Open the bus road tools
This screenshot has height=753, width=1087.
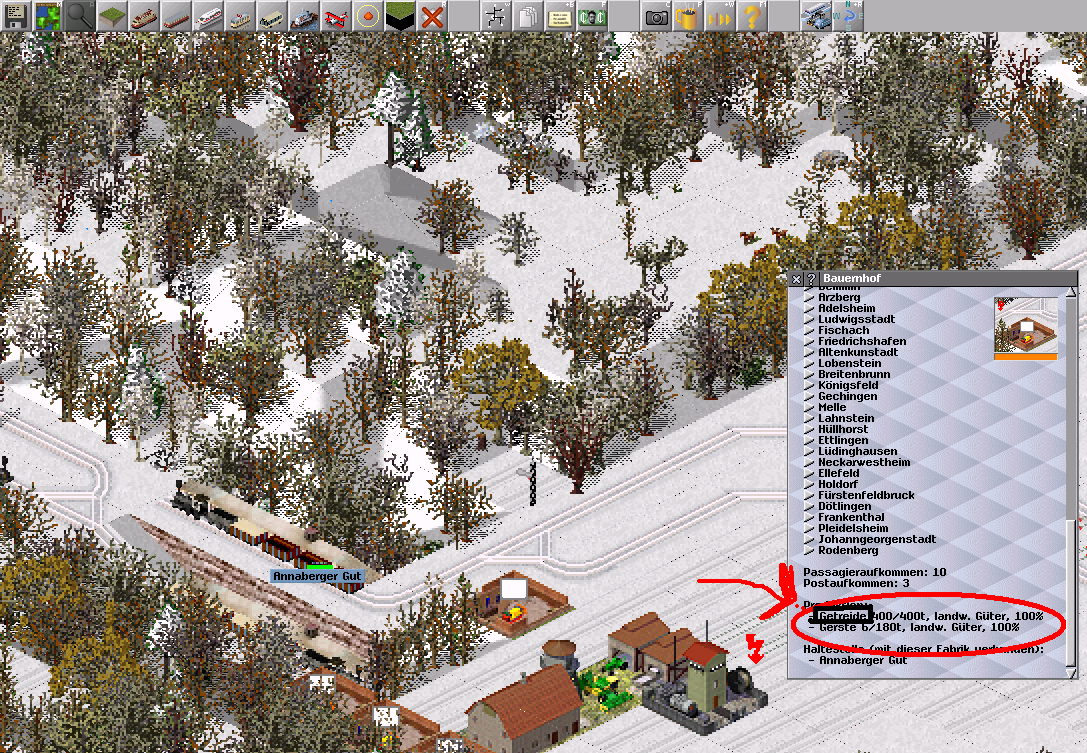click(272, 16)
